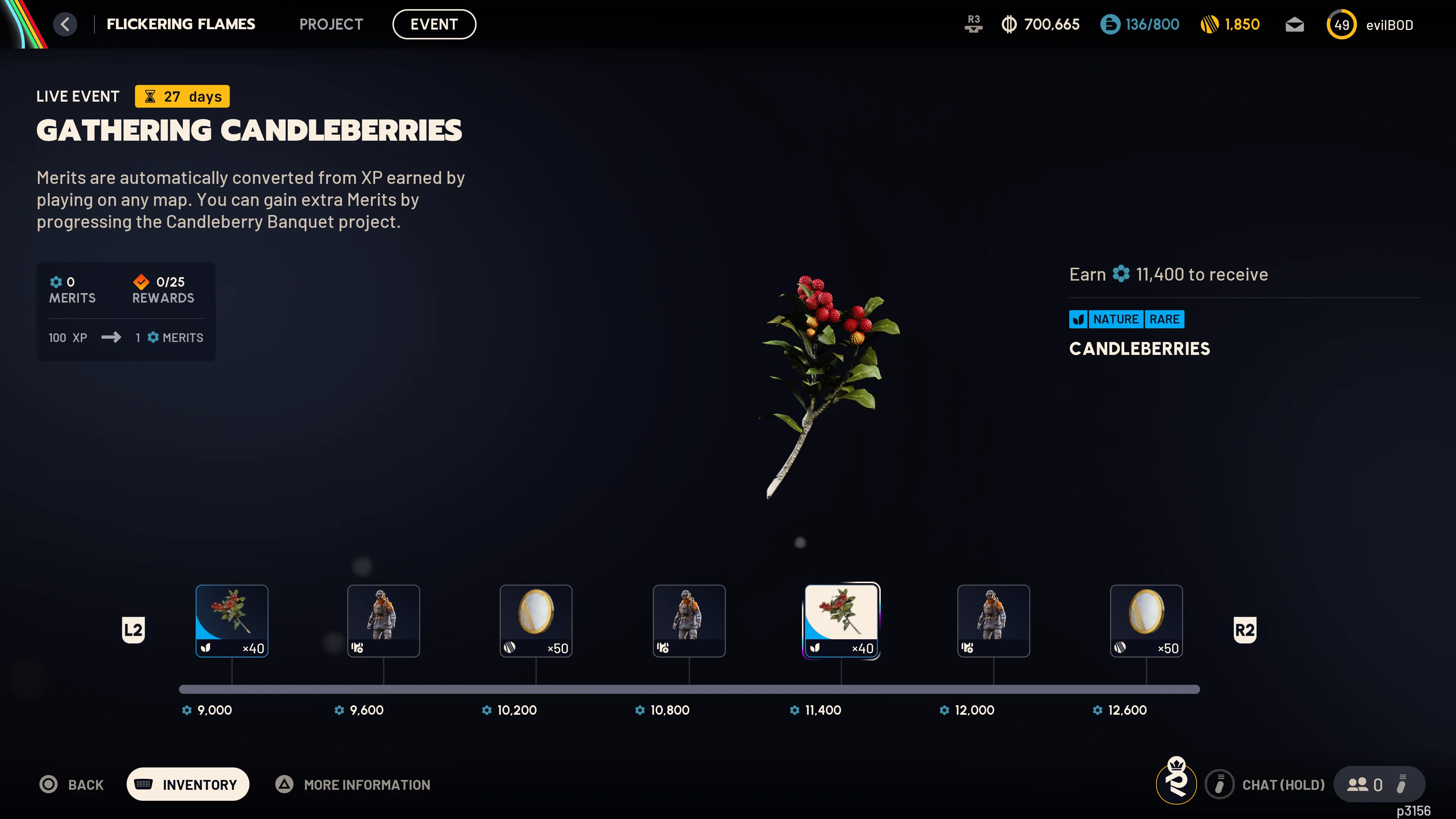Open the evilBOD level 49 profile avatar
Screen dimensions: 1456x819
point(1342,24)
